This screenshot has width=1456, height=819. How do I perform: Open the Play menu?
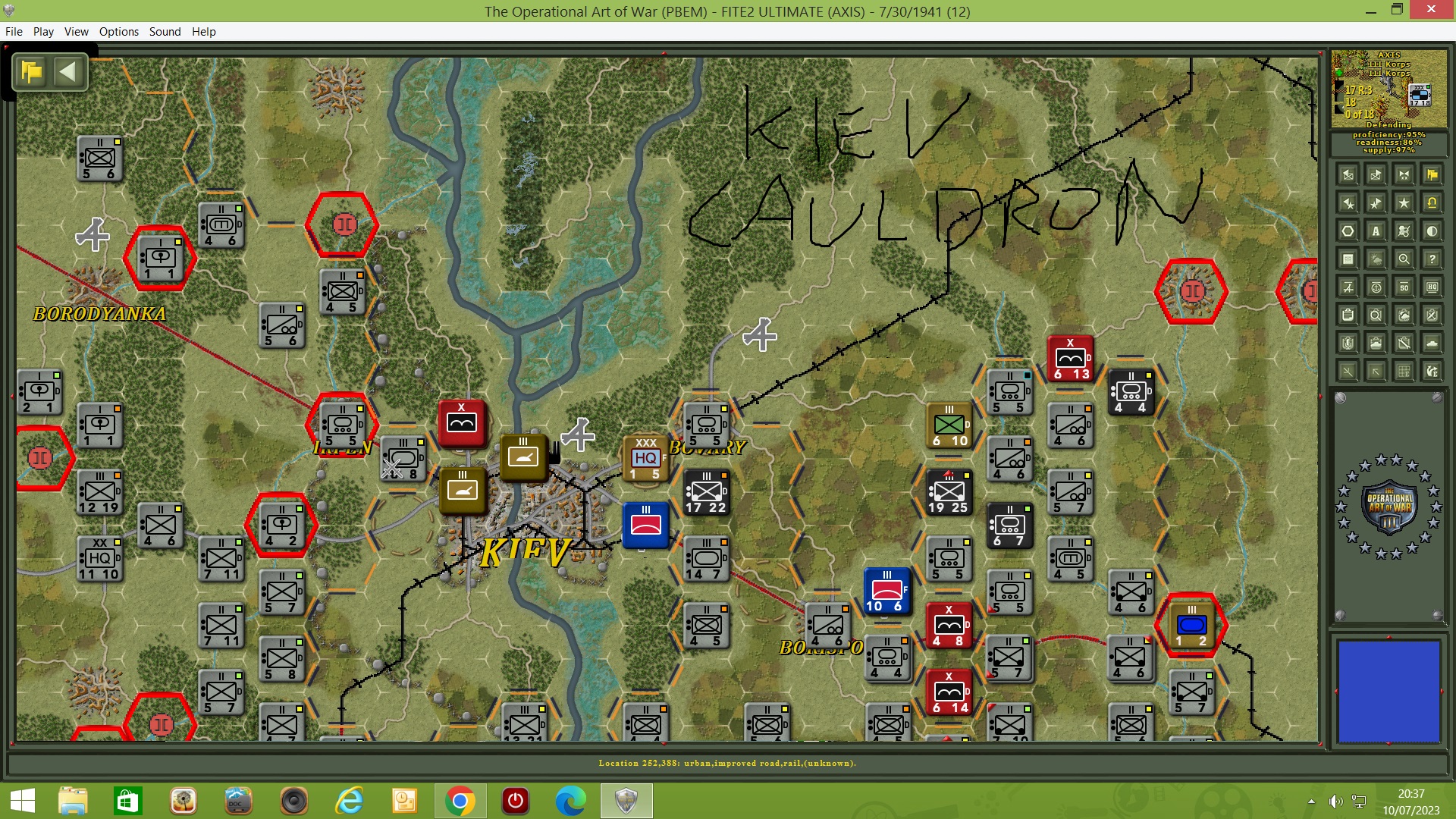43,31
